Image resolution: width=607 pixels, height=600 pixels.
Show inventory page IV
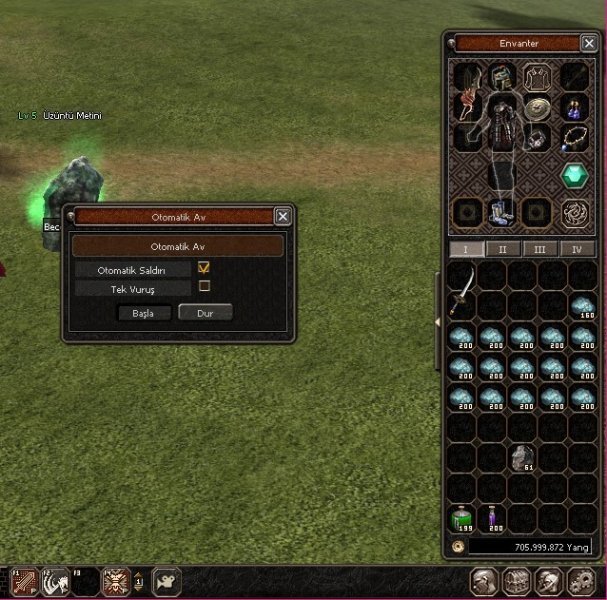[576, 249]
